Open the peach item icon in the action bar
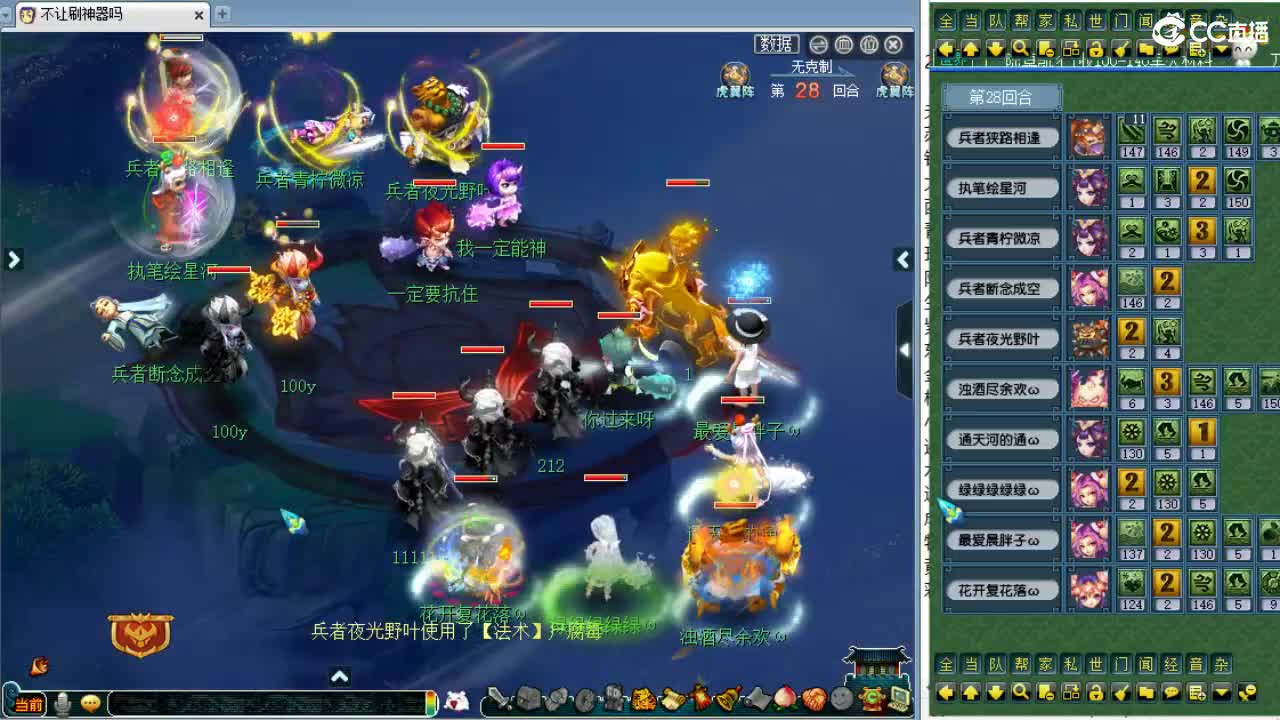 (x=783, y=700)
